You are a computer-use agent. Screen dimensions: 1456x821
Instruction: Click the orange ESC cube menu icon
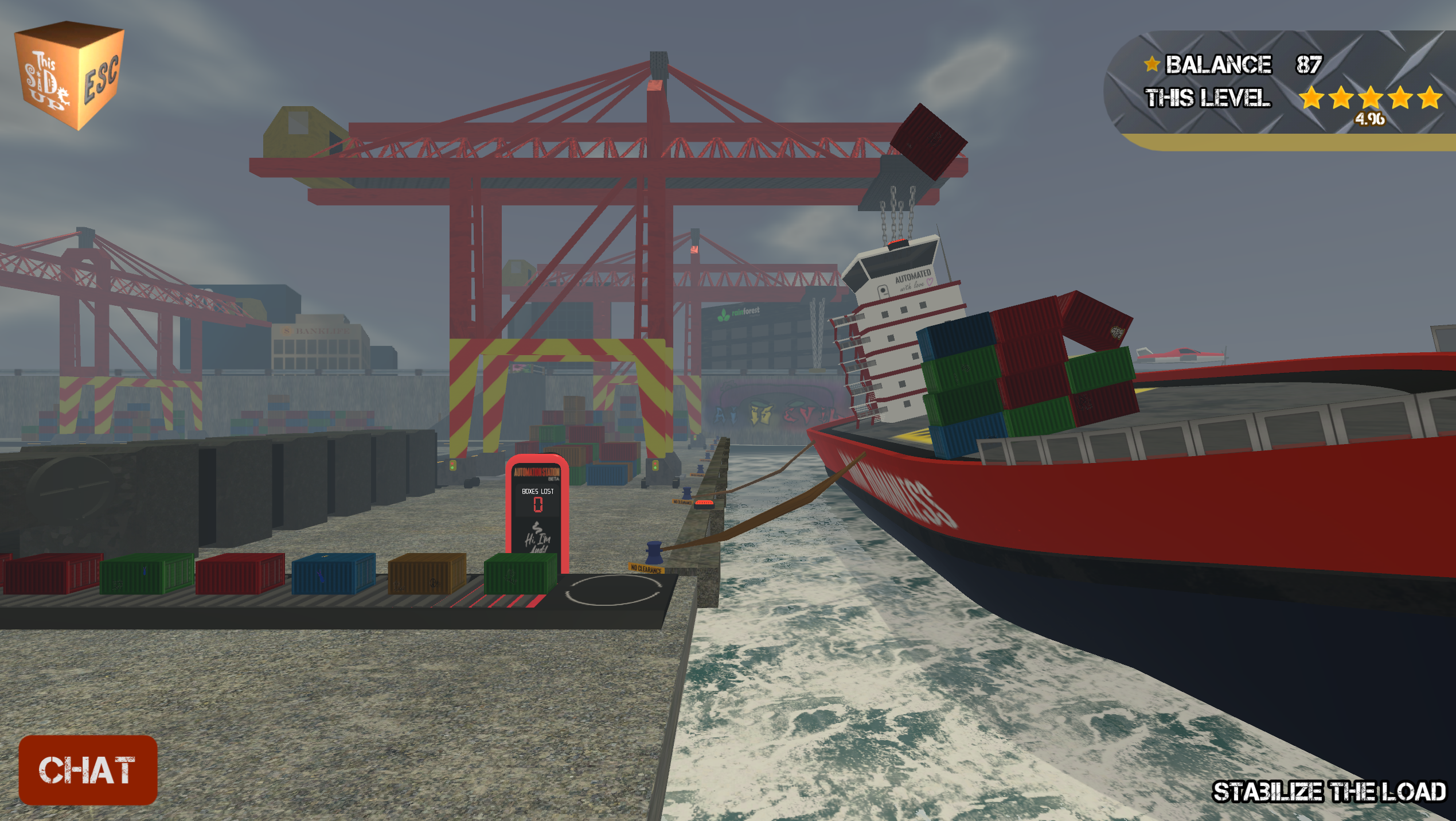pyautogui.click(x=70, y=75)
